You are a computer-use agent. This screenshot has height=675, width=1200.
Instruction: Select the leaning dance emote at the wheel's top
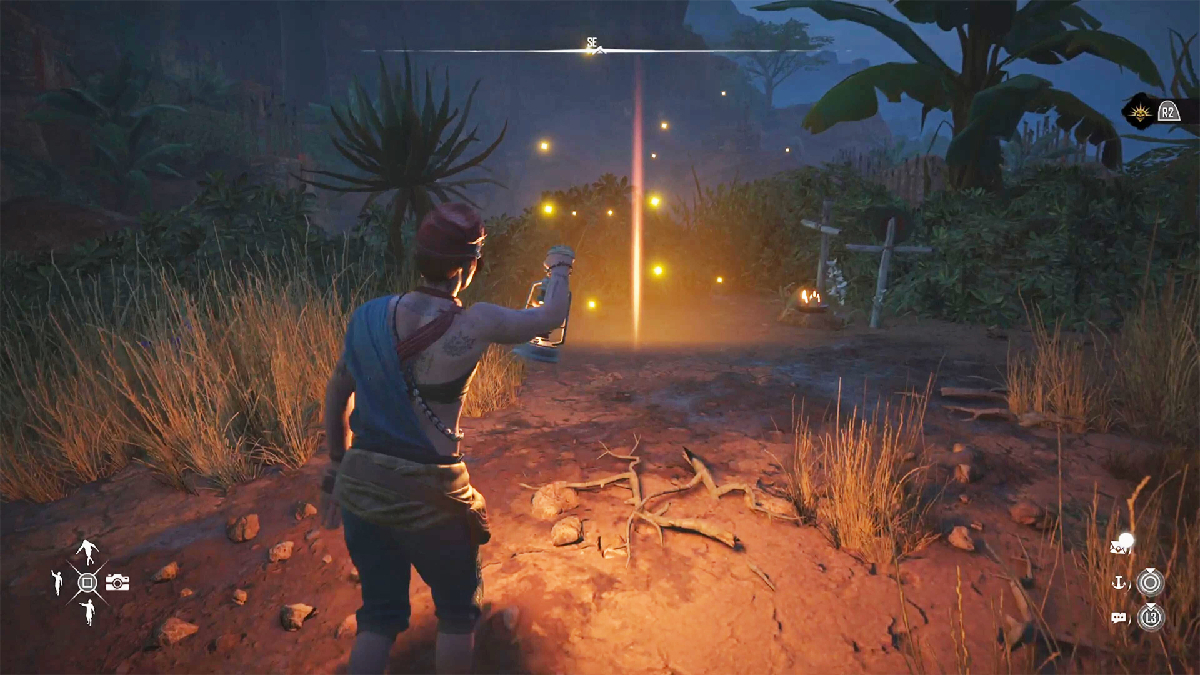pyautogui.click(x=87, y=551)
